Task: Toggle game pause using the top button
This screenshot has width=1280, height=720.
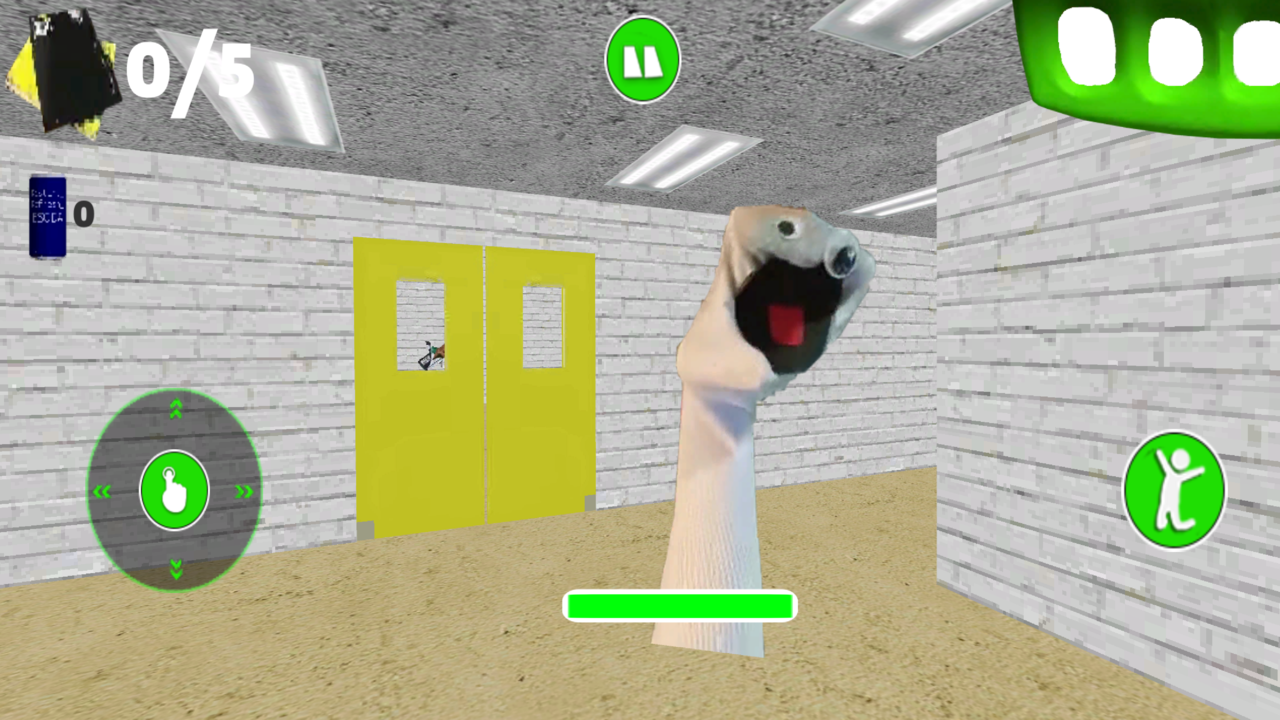Action: (643, 60)
